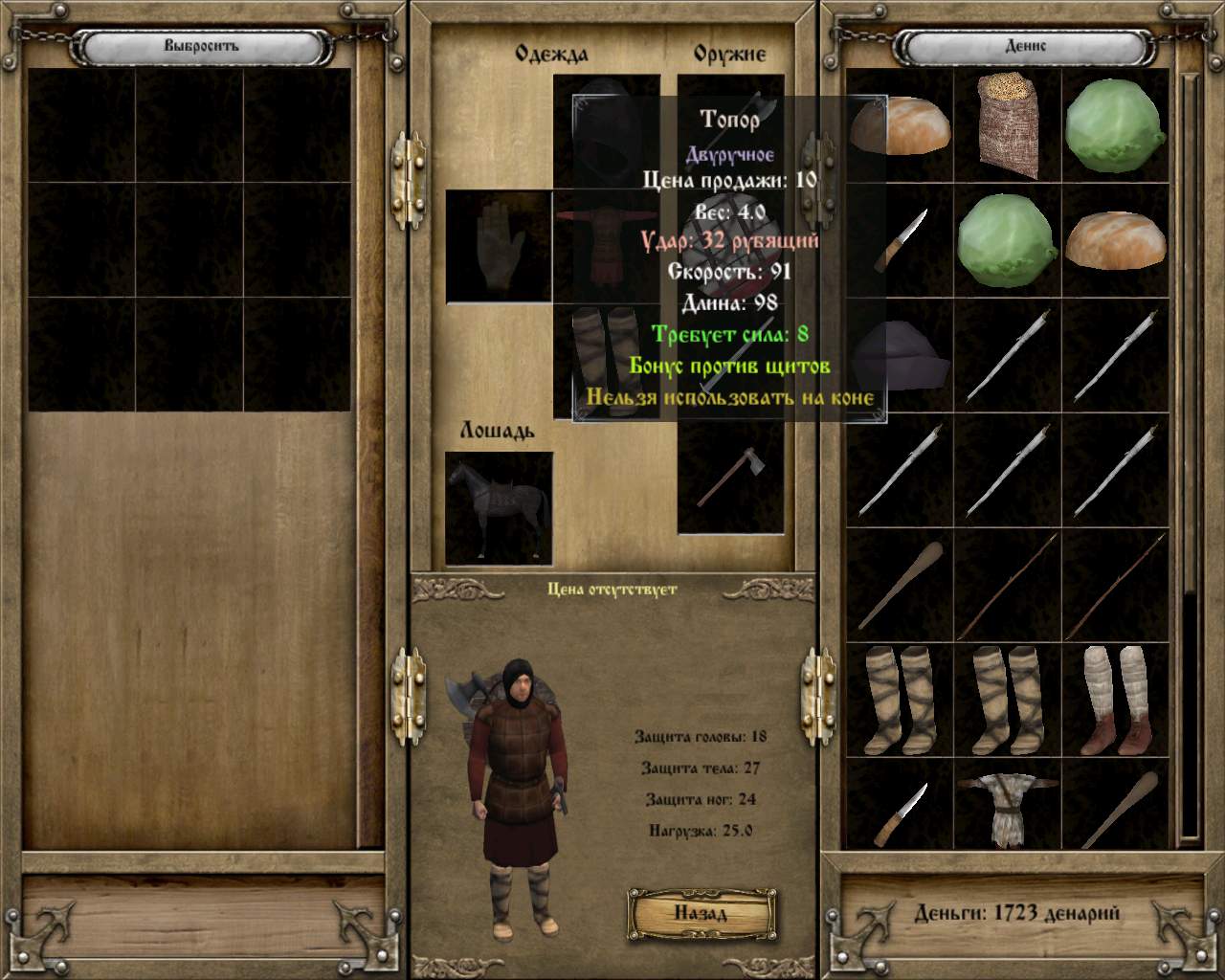1225x980 pixels.
Task: Select the equipped horse slot
Action: tap(499, 508)
